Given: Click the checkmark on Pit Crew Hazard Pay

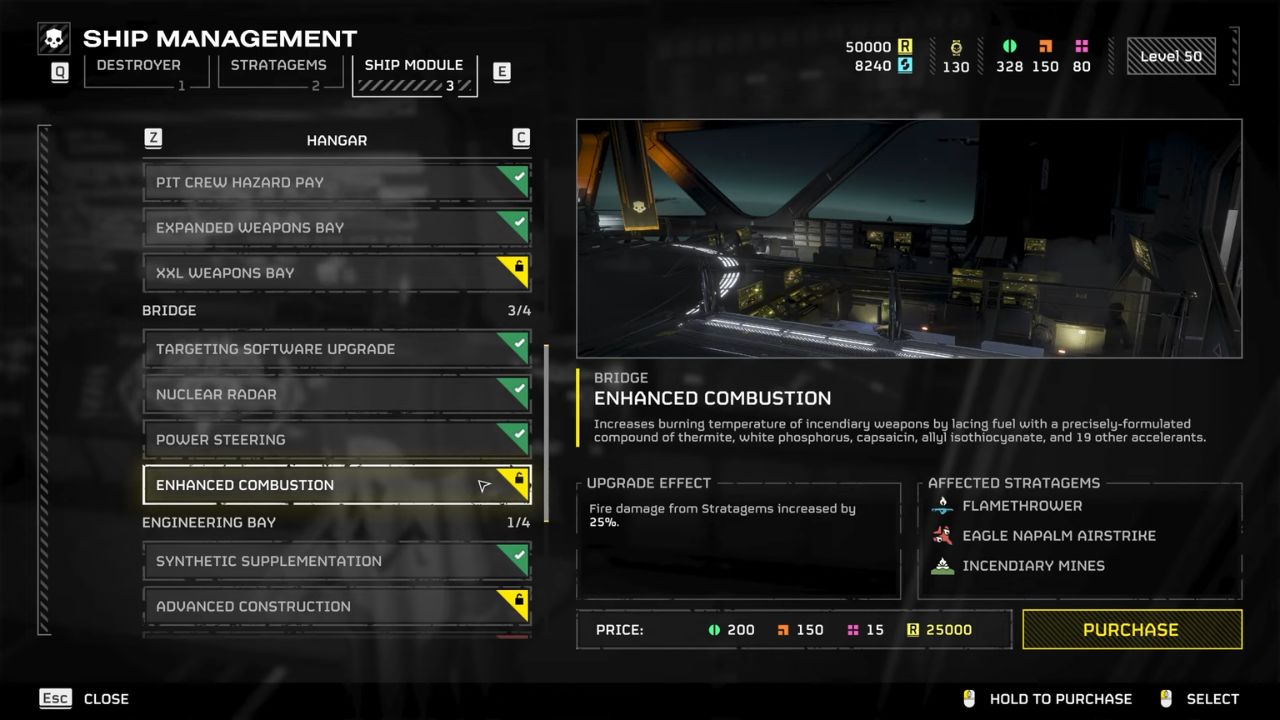Looking at the screenshot, I should coord(519,175).
